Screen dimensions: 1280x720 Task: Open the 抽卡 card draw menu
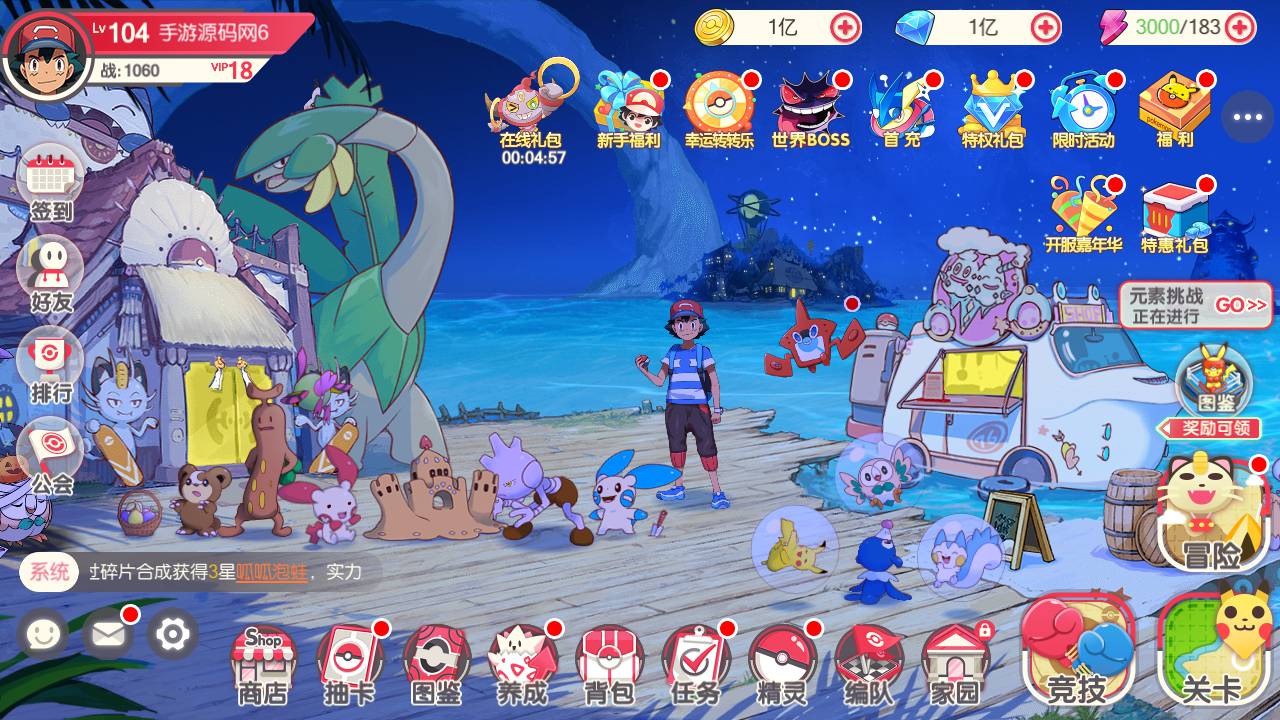pos(349,663)
